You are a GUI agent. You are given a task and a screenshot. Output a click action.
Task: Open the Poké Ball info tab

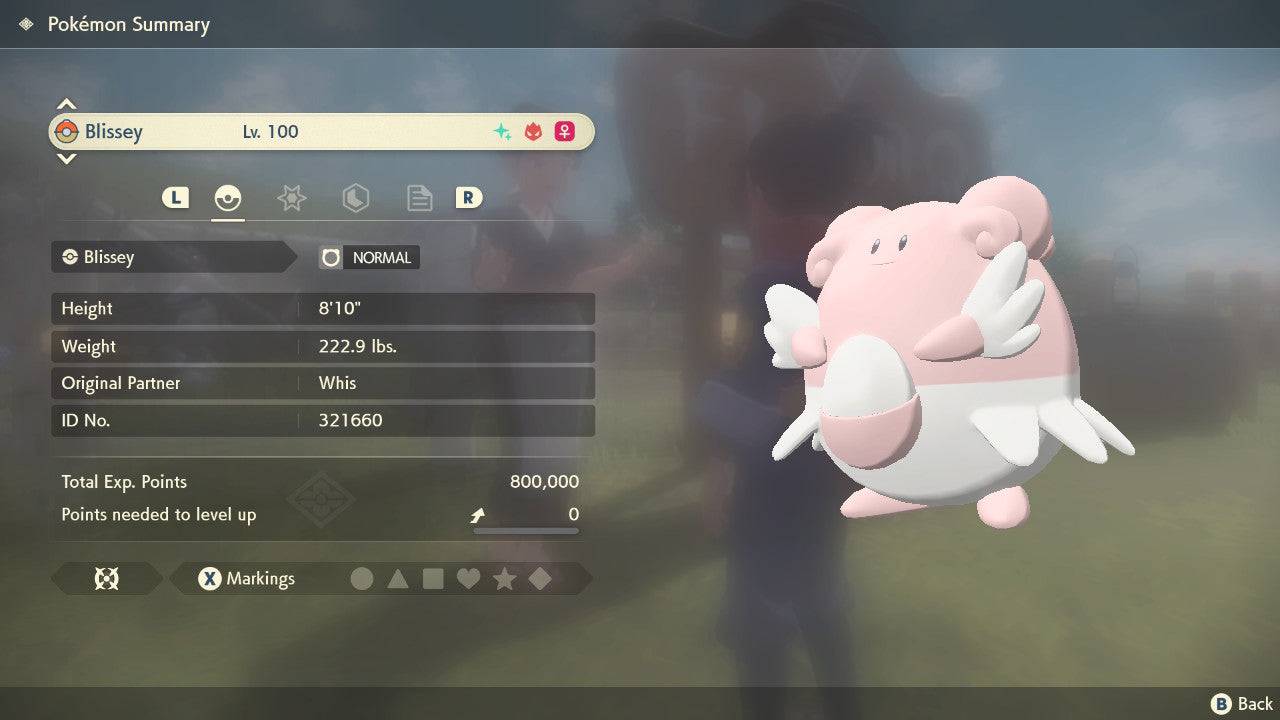tap(227, 197)
